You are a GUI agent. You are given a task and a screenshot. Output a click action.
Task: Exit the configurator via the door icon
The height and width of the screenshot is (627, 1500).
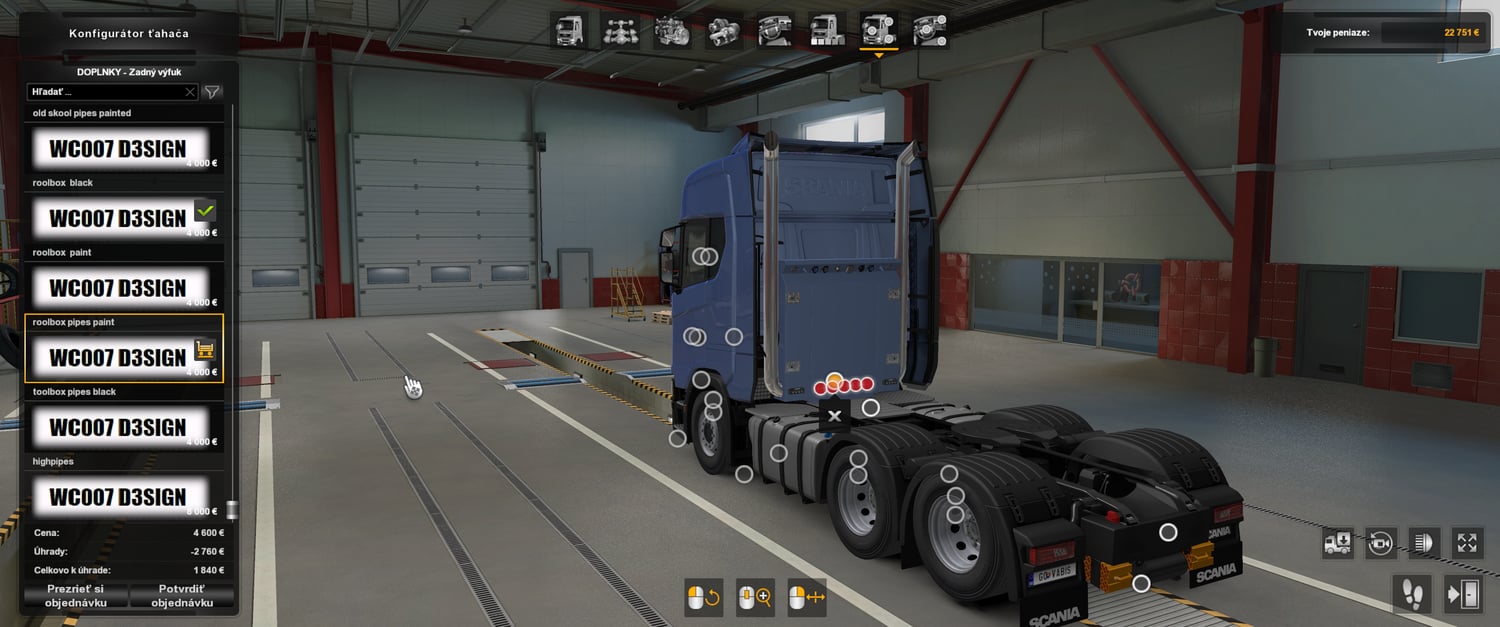coord(1463,594)
